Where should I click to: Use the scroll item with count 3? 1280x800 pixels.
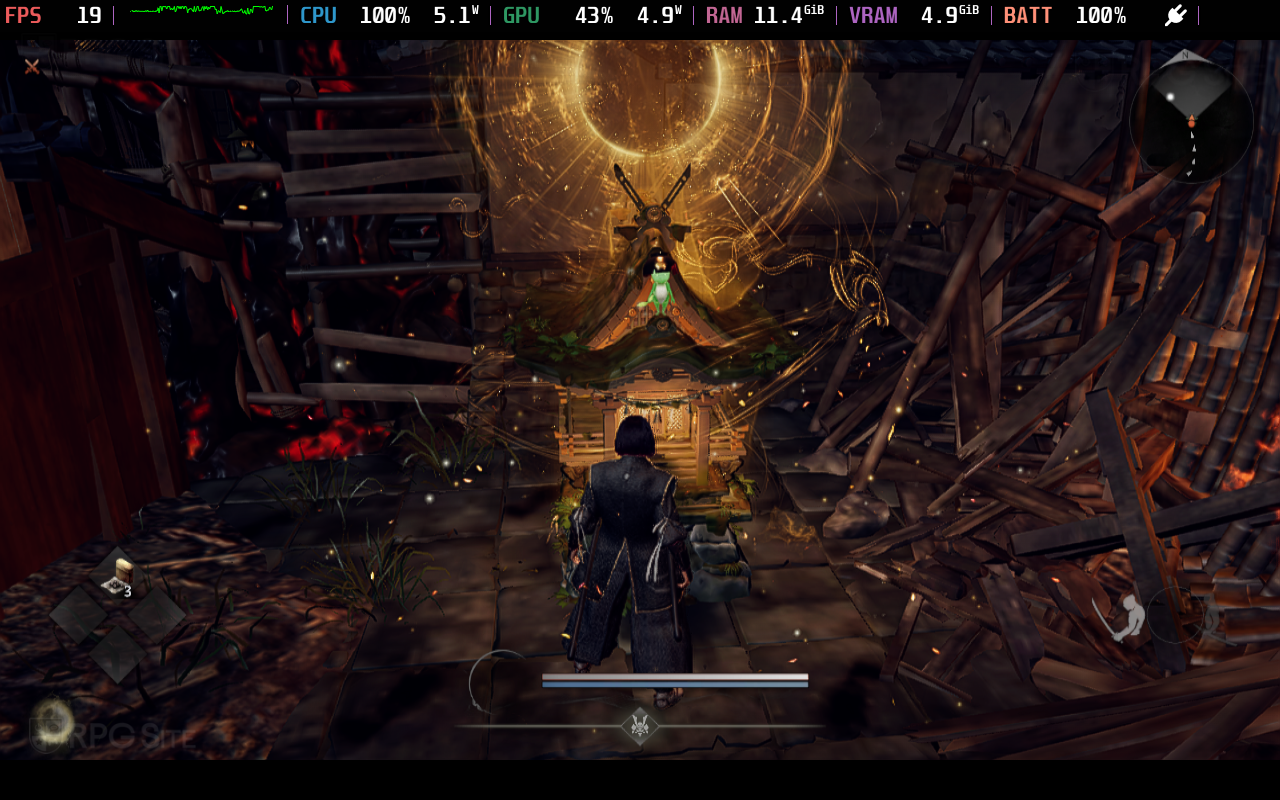tap(119, 578)
